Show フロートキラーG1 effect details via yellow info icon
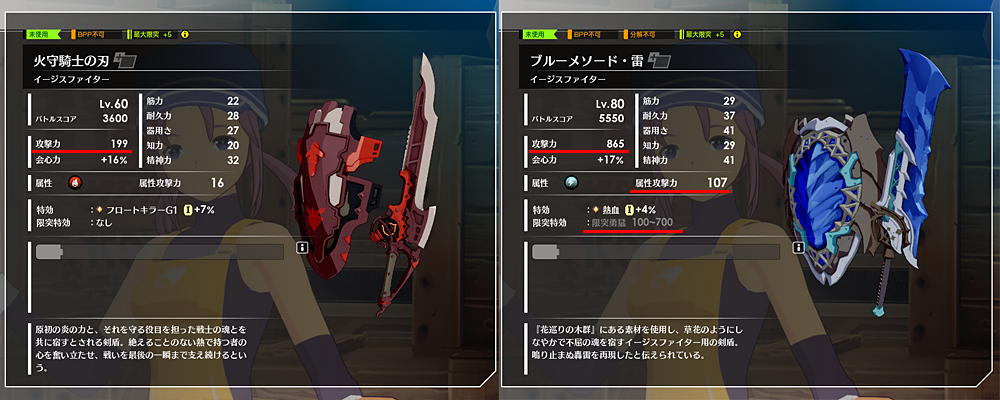 [x=185, y=208]
